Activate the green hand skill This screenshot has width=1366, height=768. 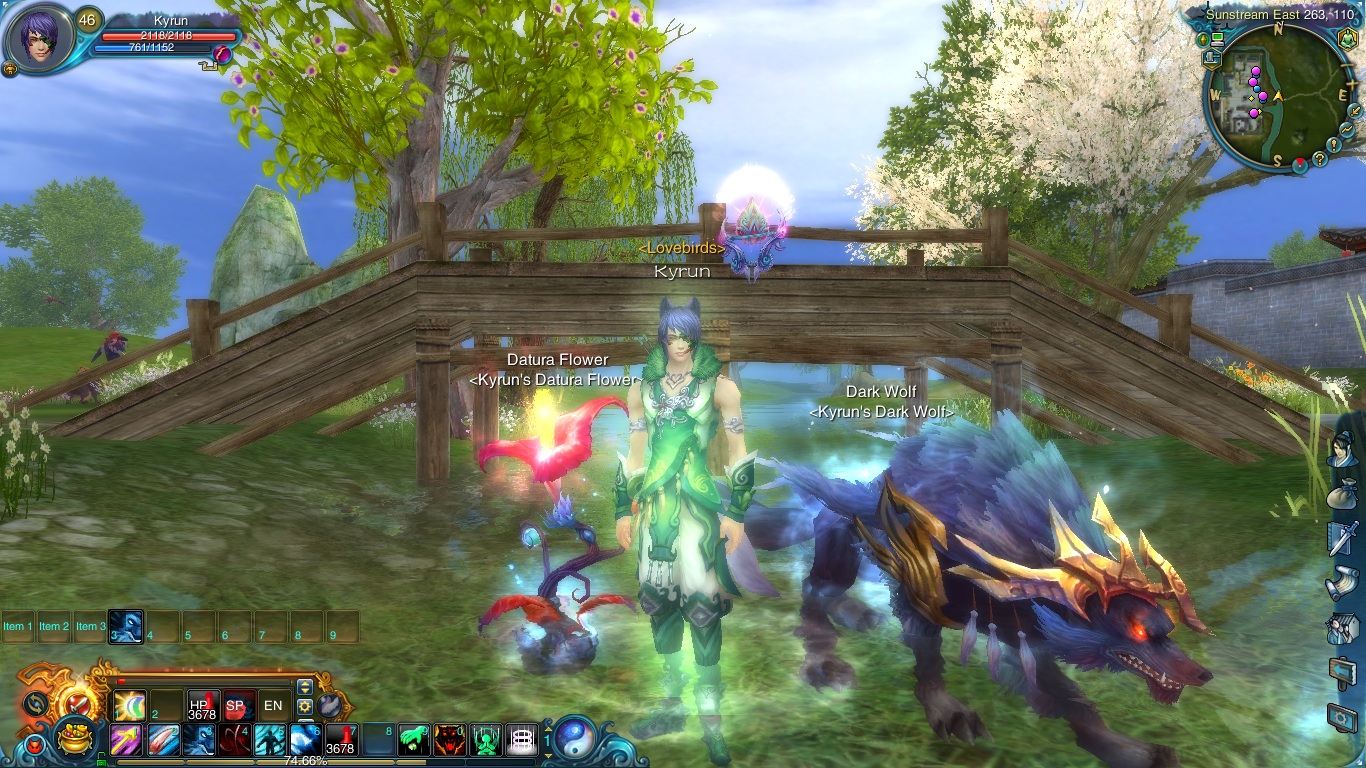pyautogui.click(x=414, y=740)
